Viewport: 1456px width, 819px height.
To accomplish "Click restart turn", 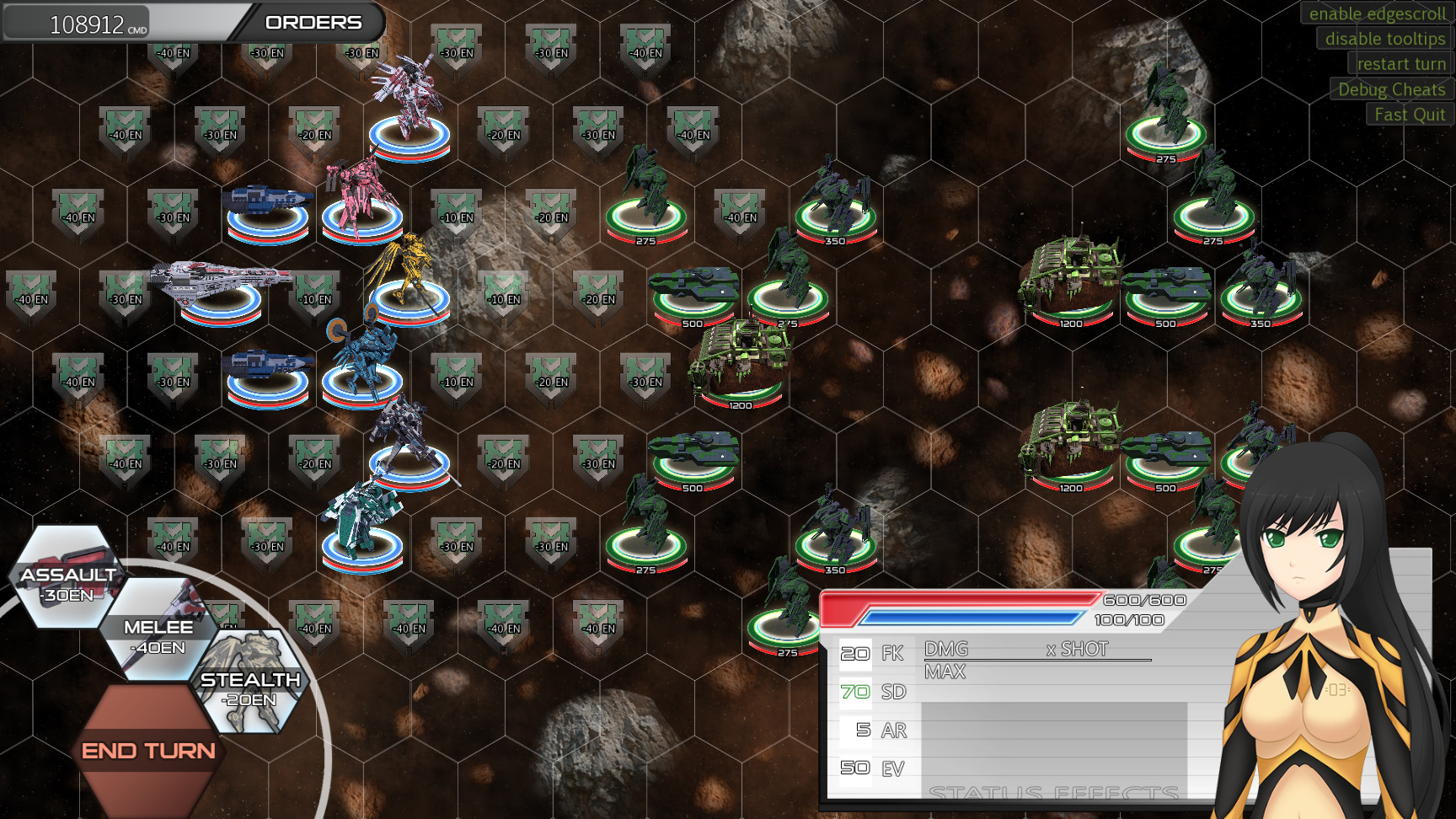I will pos(1400,64).
